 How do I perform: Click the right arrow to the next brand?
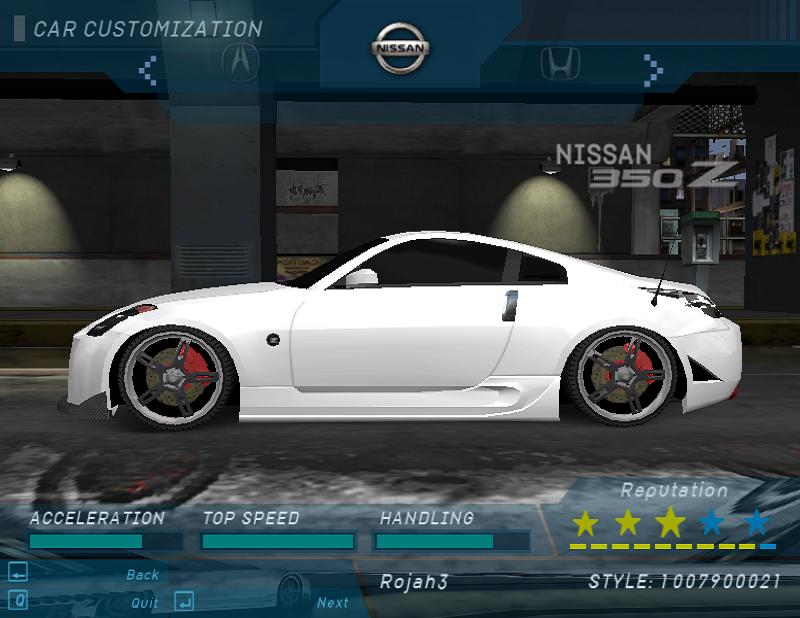(654, 68)
